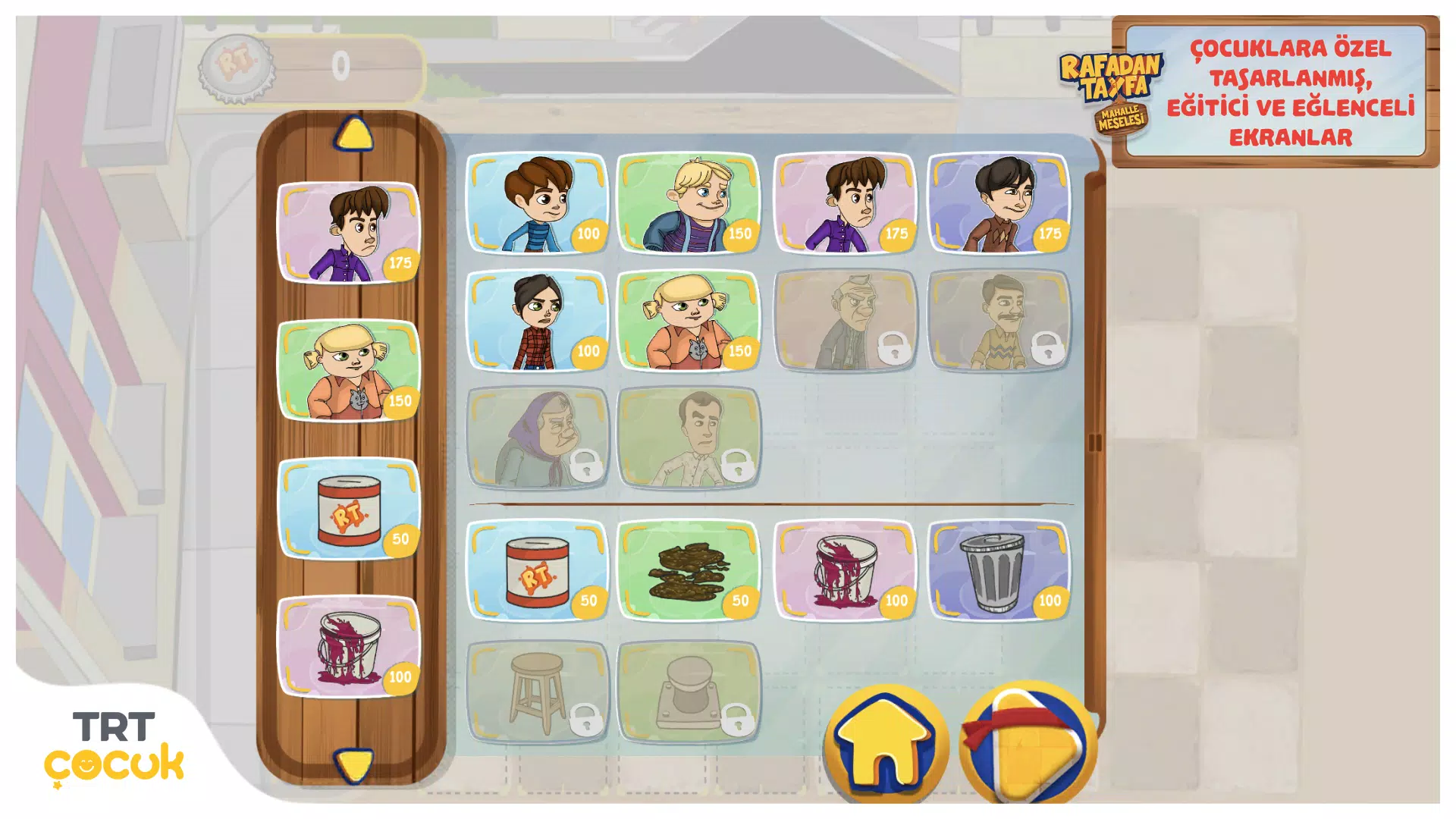Screen dimensions: 1456x819
Task: Click the locked old woman with headscarf card
Action: coord(537,438)
